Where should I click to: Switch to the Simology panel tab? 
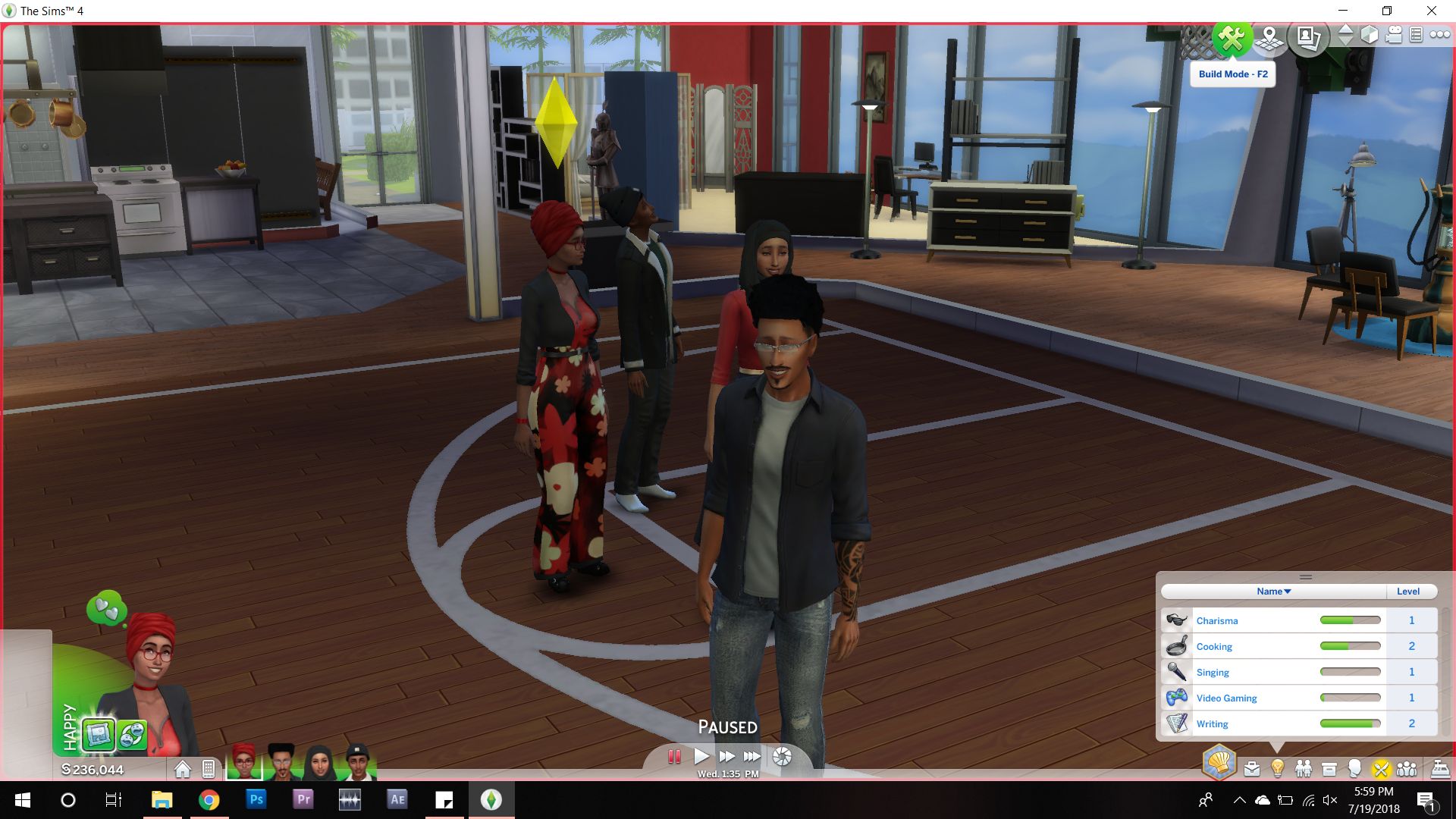point(1355,768)
